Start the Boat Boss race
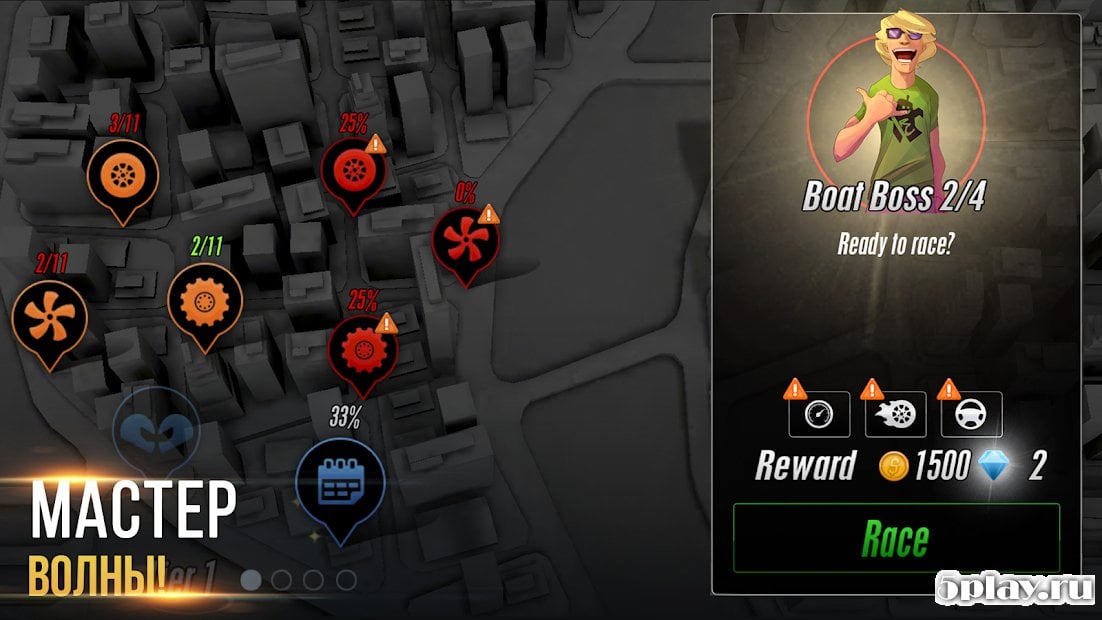 coord(895,538)
